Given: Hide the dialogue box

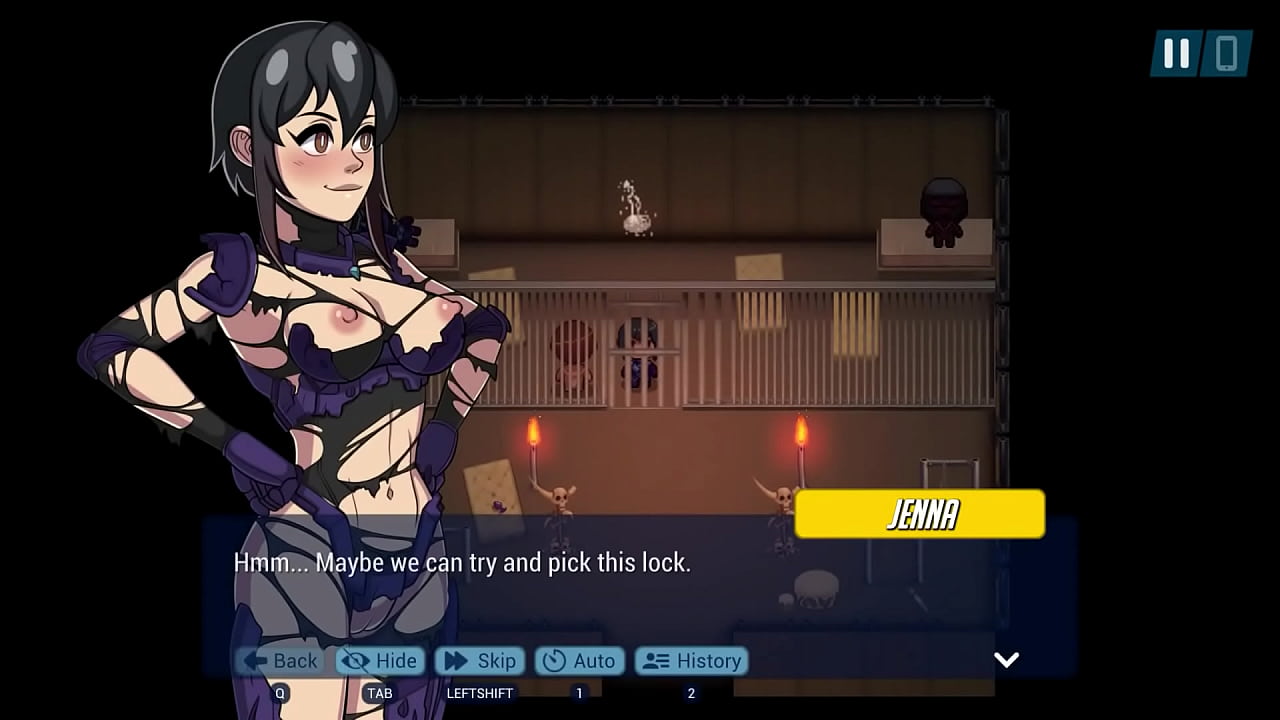Looking at the screenshot, I should (381, 661).
